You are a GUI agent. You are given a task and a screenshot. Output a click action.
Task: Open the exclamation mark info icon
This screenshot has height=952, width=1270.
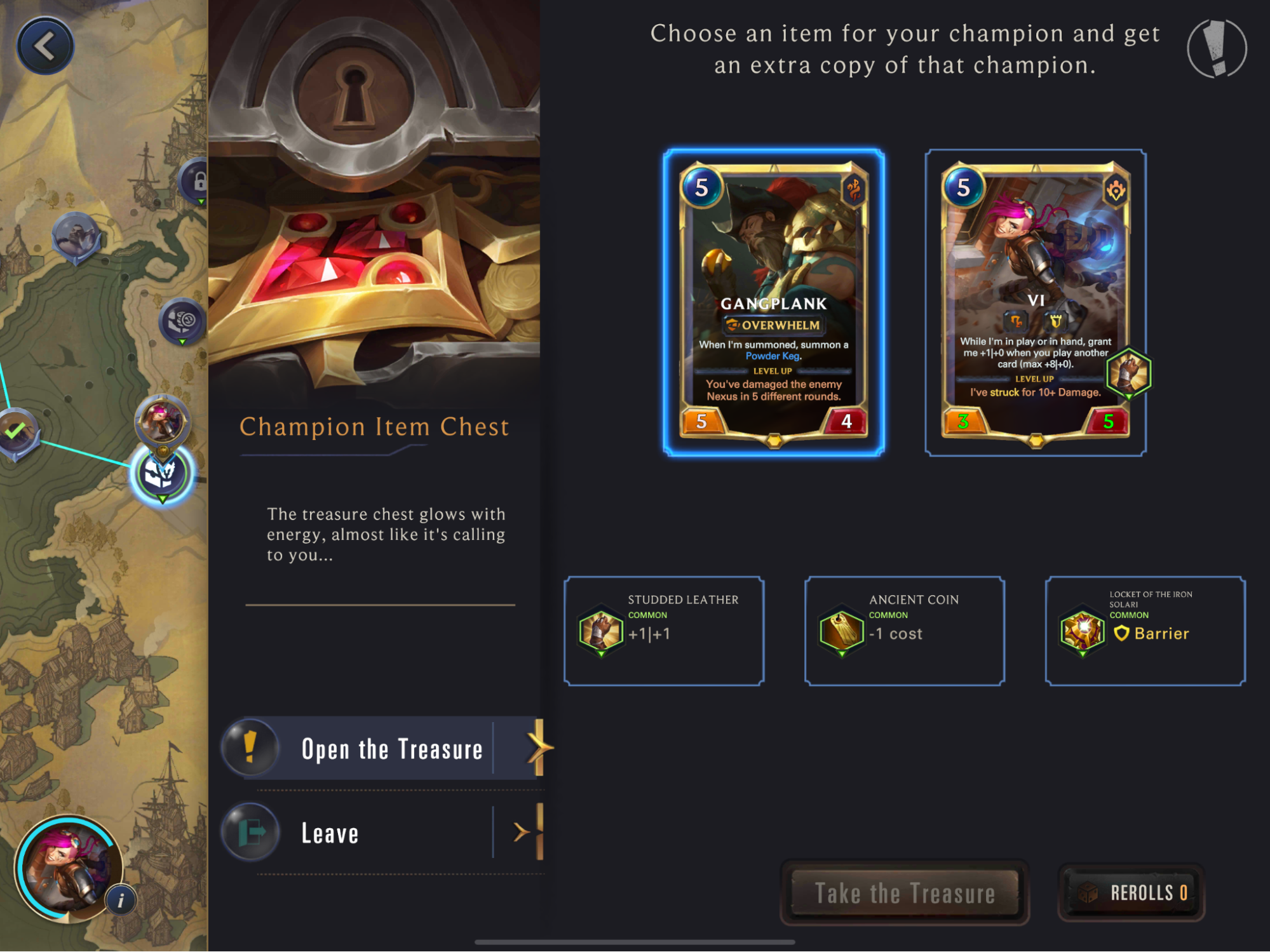pyautogui.click(x=1216, y=49)
